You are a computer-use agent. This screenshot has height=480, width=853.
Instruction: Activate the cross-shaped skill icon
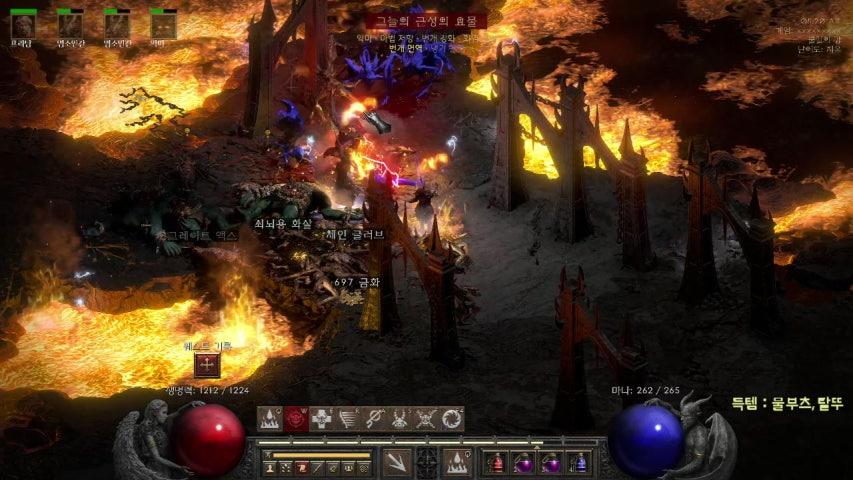(322, 420)
